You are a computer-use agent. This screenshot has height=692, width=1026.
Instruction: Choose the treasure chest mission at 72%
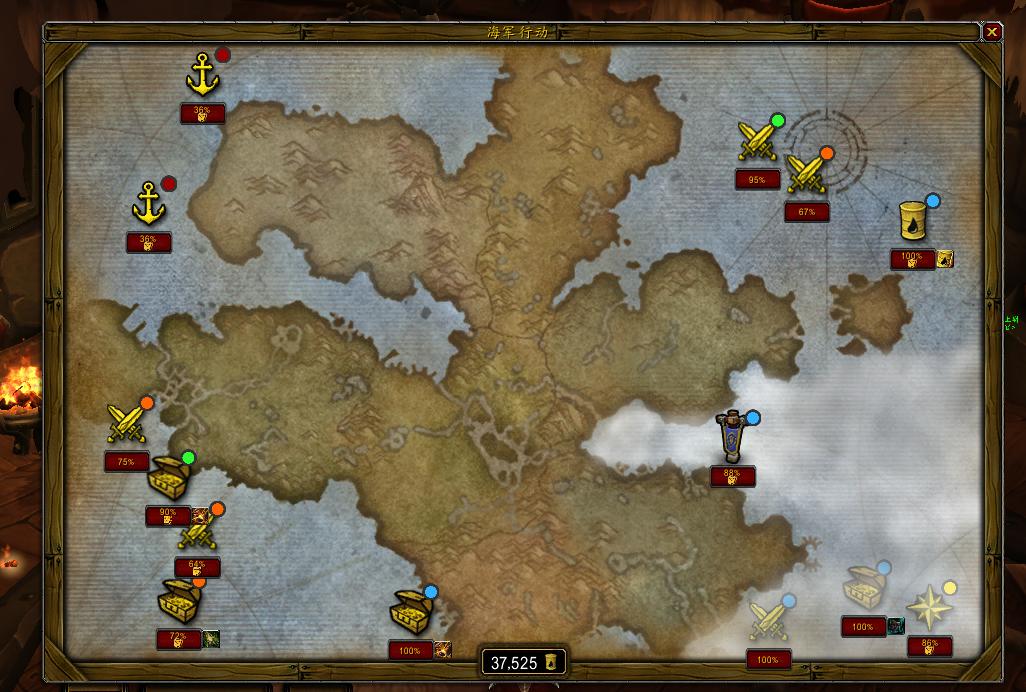pyautogui.click(x=179, y=601)
